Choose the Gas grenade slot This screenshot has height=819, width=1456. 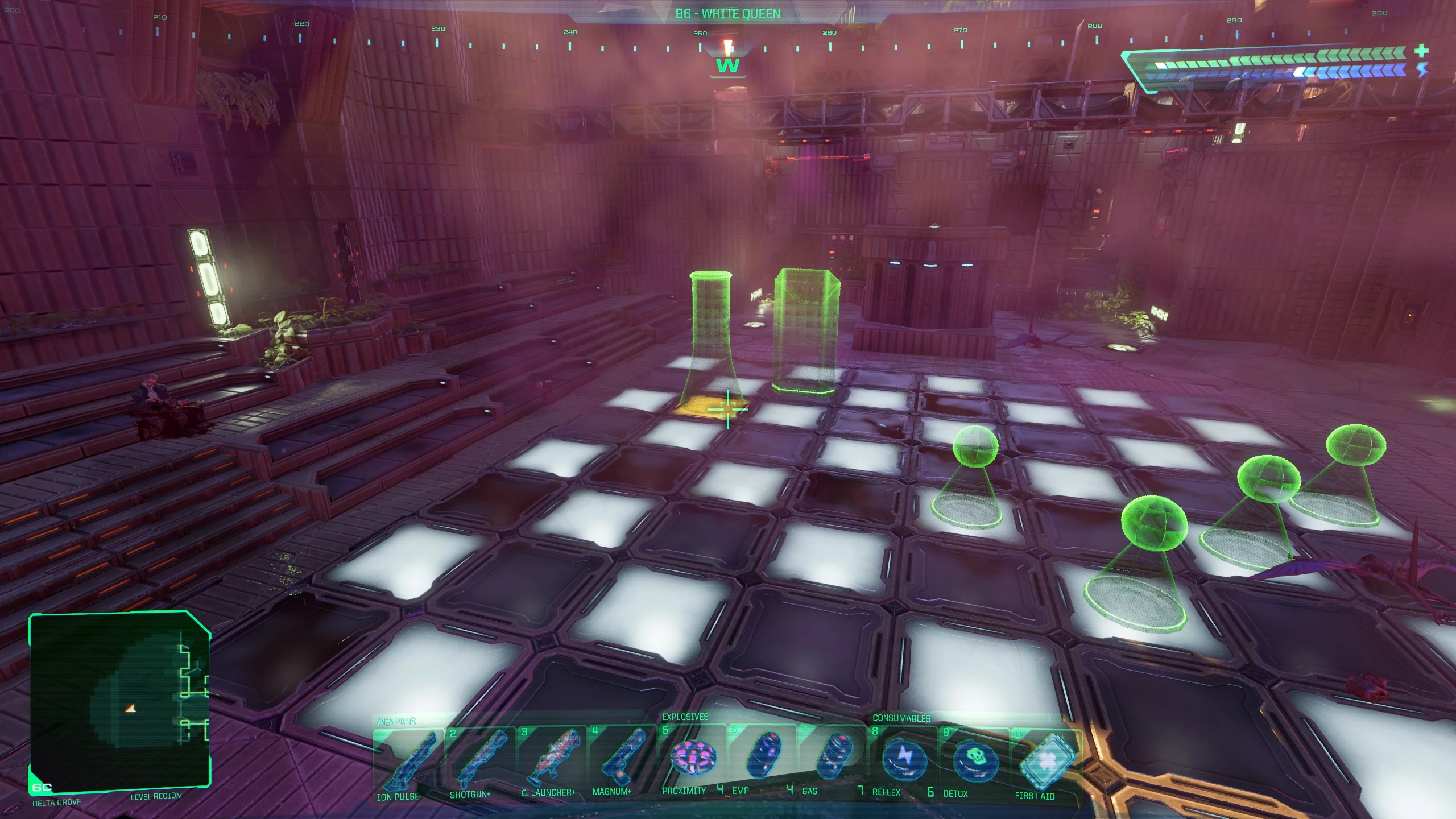pos(833,758)
